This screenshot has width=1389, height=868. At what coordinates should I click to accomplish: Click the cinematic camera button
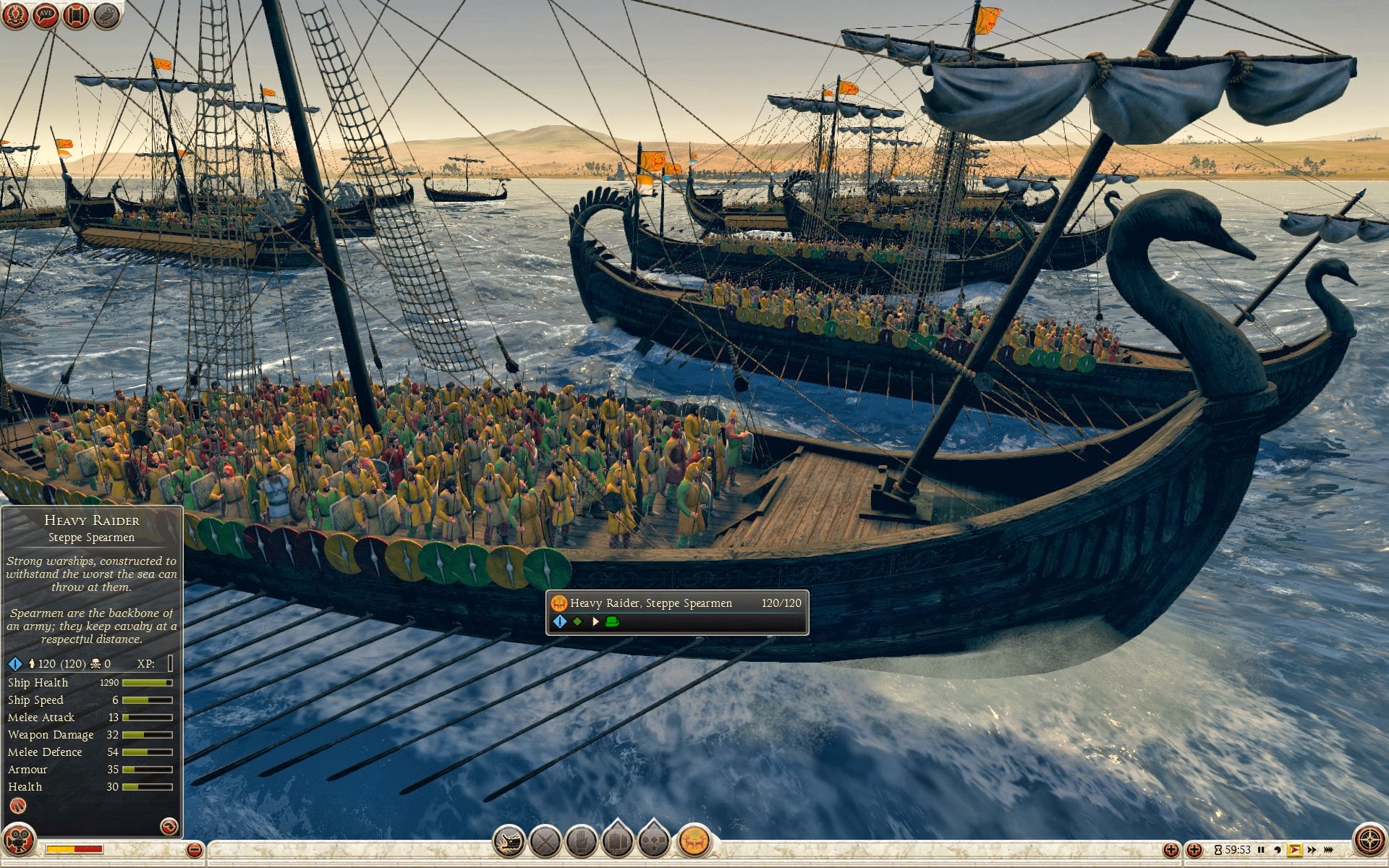18,841
